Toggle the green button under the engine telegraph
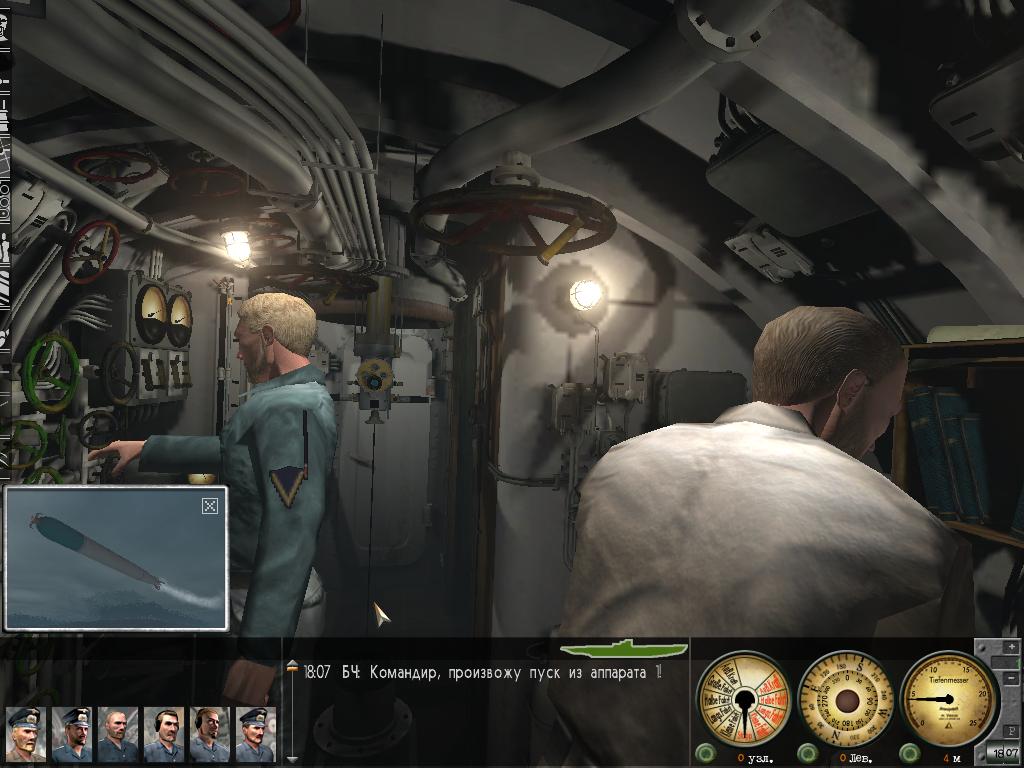The width and height of the screenshot is (1024, 768). click(705, 753)
